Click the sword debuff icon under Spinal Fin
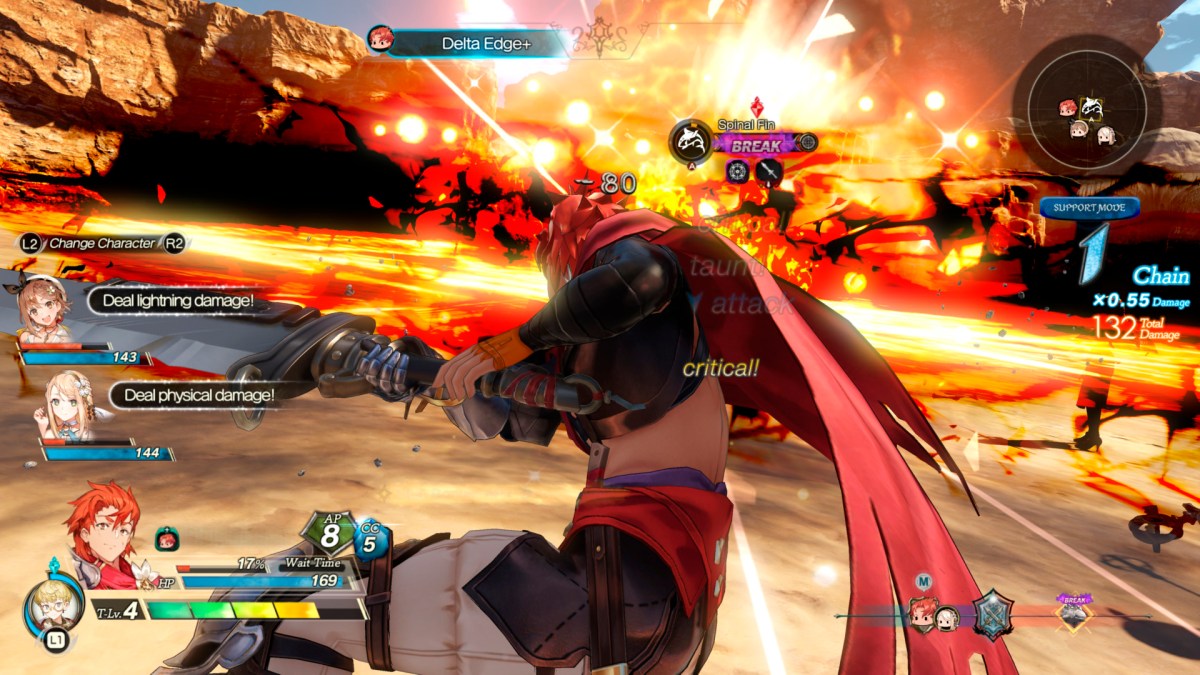 tap(768, 172)
